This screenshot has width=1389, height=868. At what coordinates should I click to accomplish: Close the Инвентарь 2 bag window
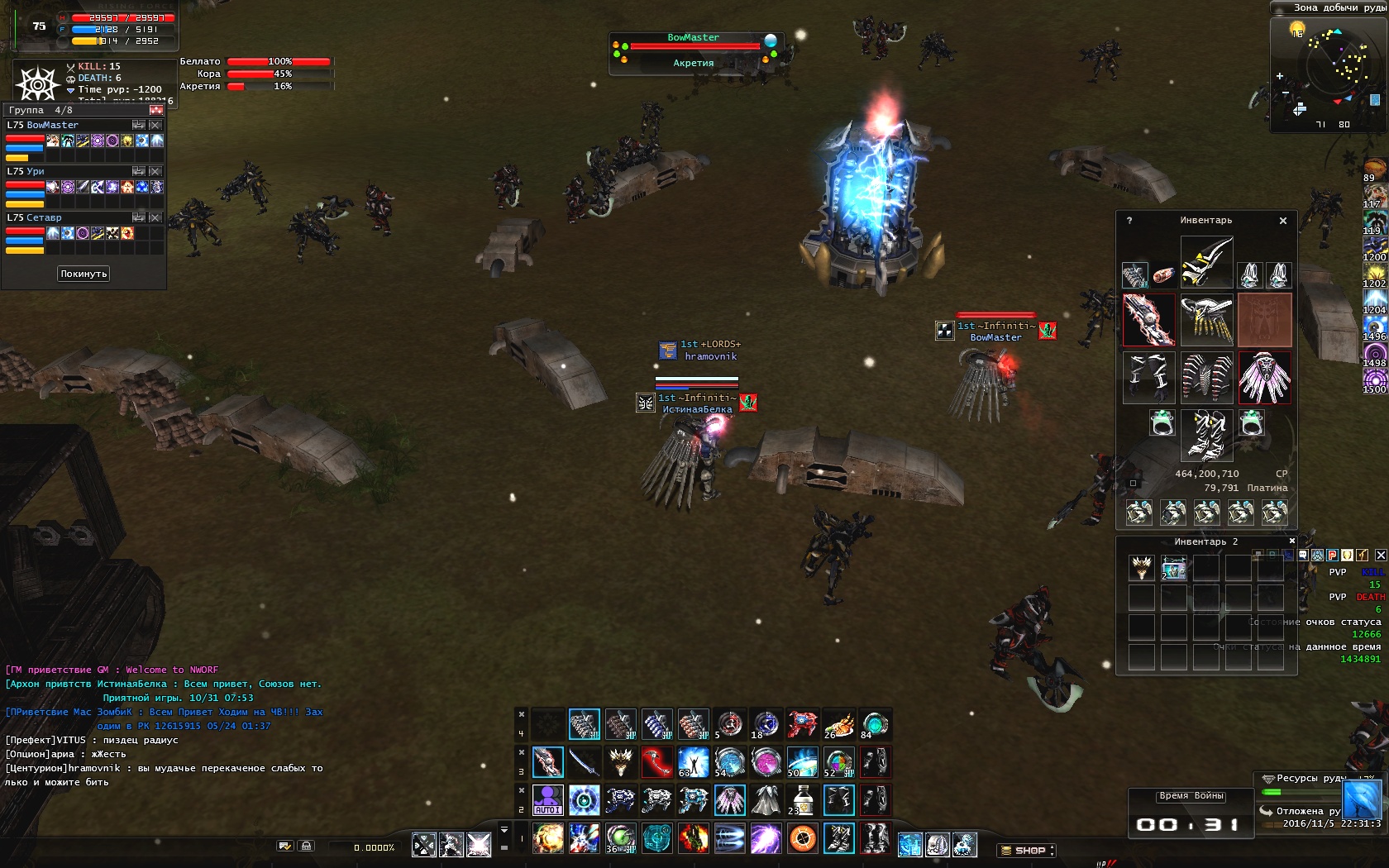pyautogui.click(x=1292, y=541)
